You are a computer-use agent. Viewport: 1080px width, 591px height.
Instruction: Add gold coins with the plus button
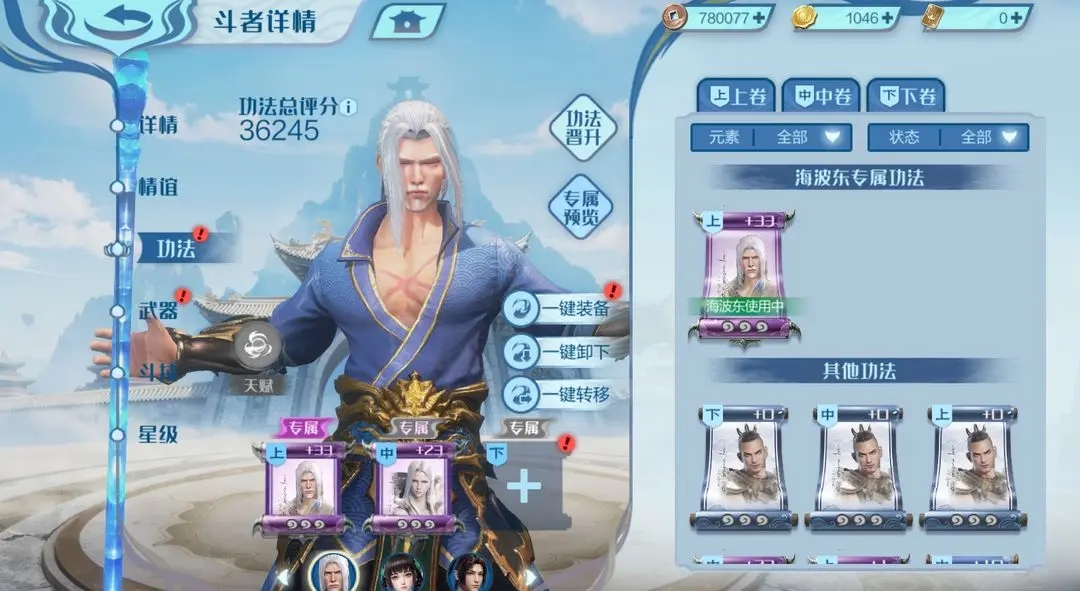point(886,17)
